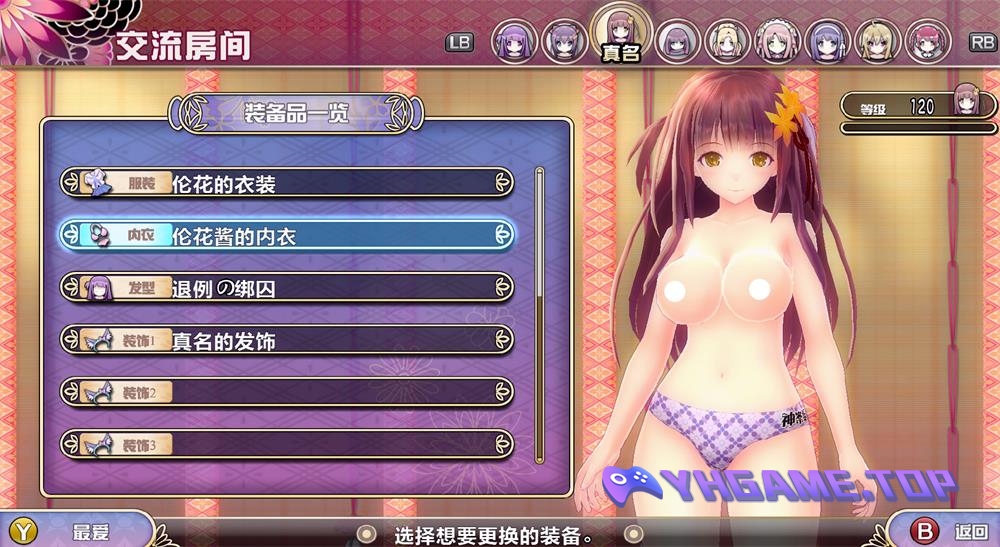The height and width of the screenshot is (547, 1000).
Task: Pick the empty 装饰2 accessory slot
Action: 287,392
